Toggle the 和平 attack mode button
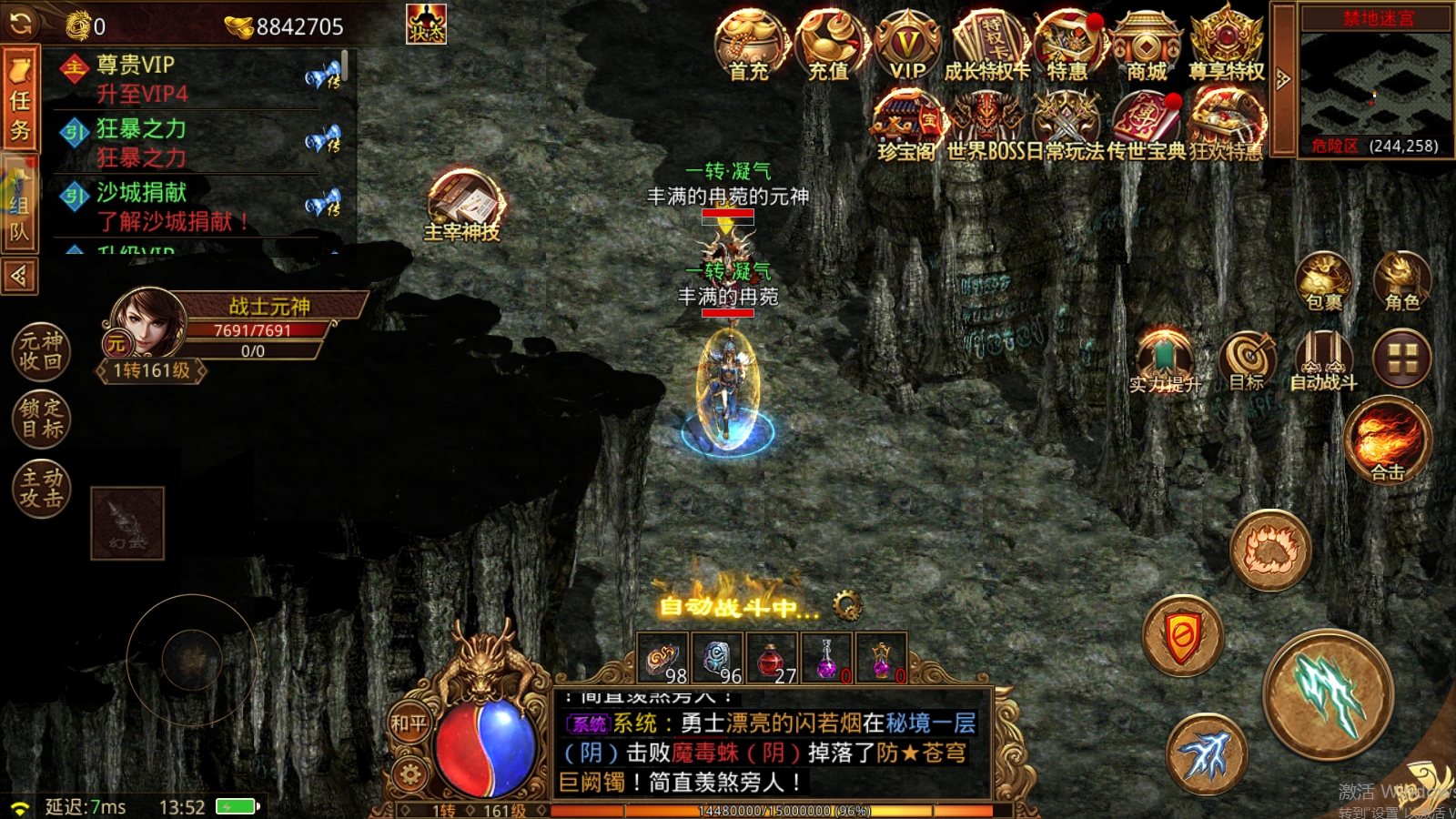Screen dimensions: 1456x819 click(x=409, y=723)
